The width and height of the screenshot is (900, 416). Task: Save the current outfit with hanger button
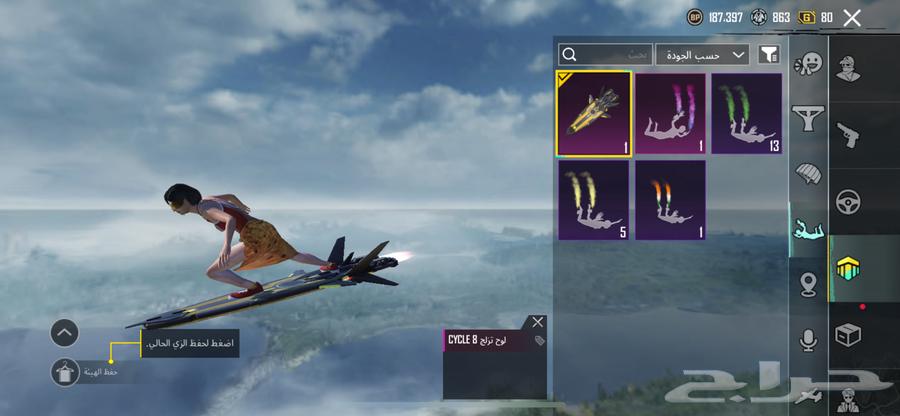pyautogui.click(x=65, y=372)
